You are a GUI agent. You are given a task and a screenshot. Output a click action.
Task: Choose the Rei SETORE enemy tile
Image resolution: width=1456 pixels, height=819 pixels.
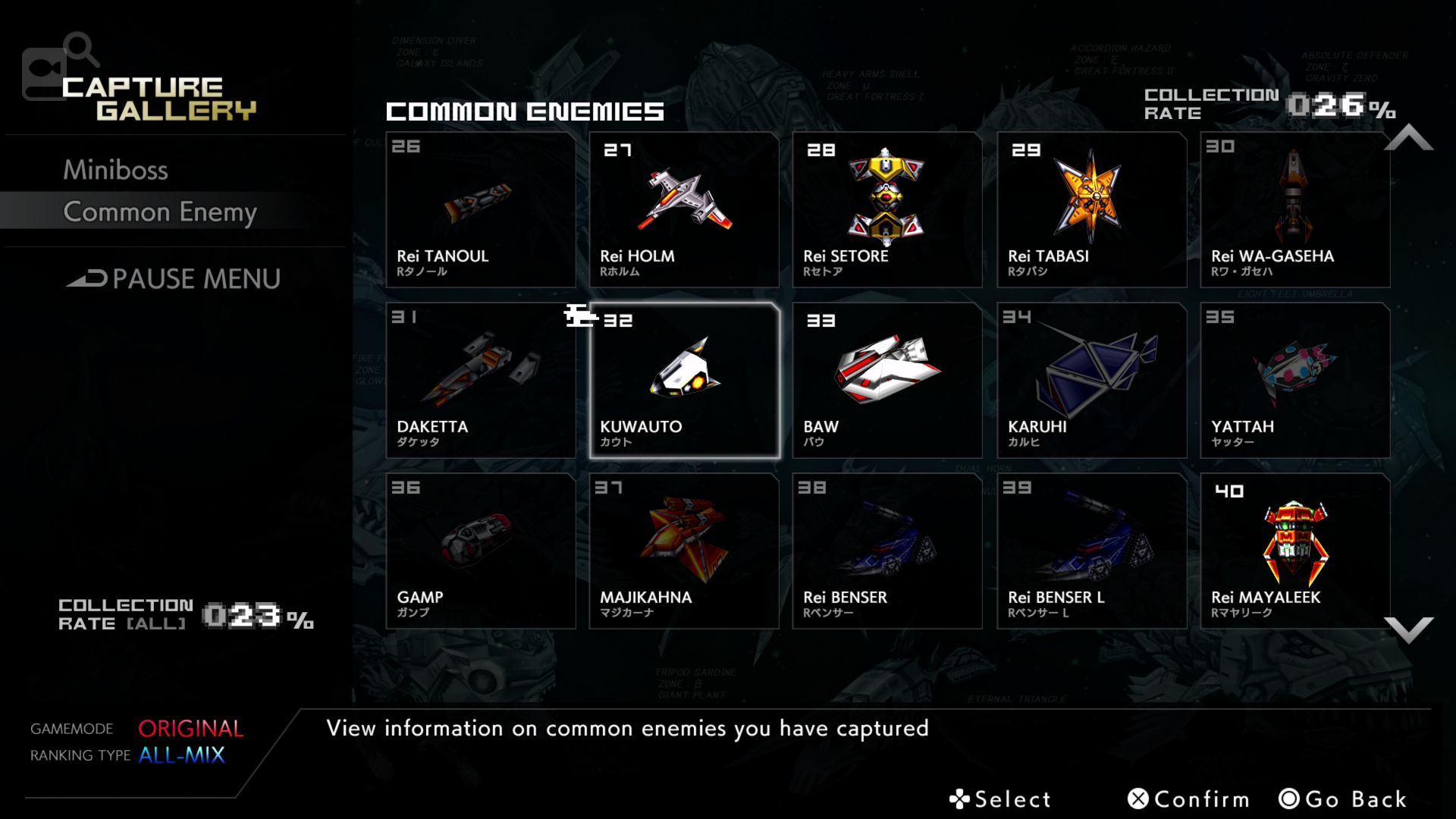pyautogui.click(x=887, y=210)
